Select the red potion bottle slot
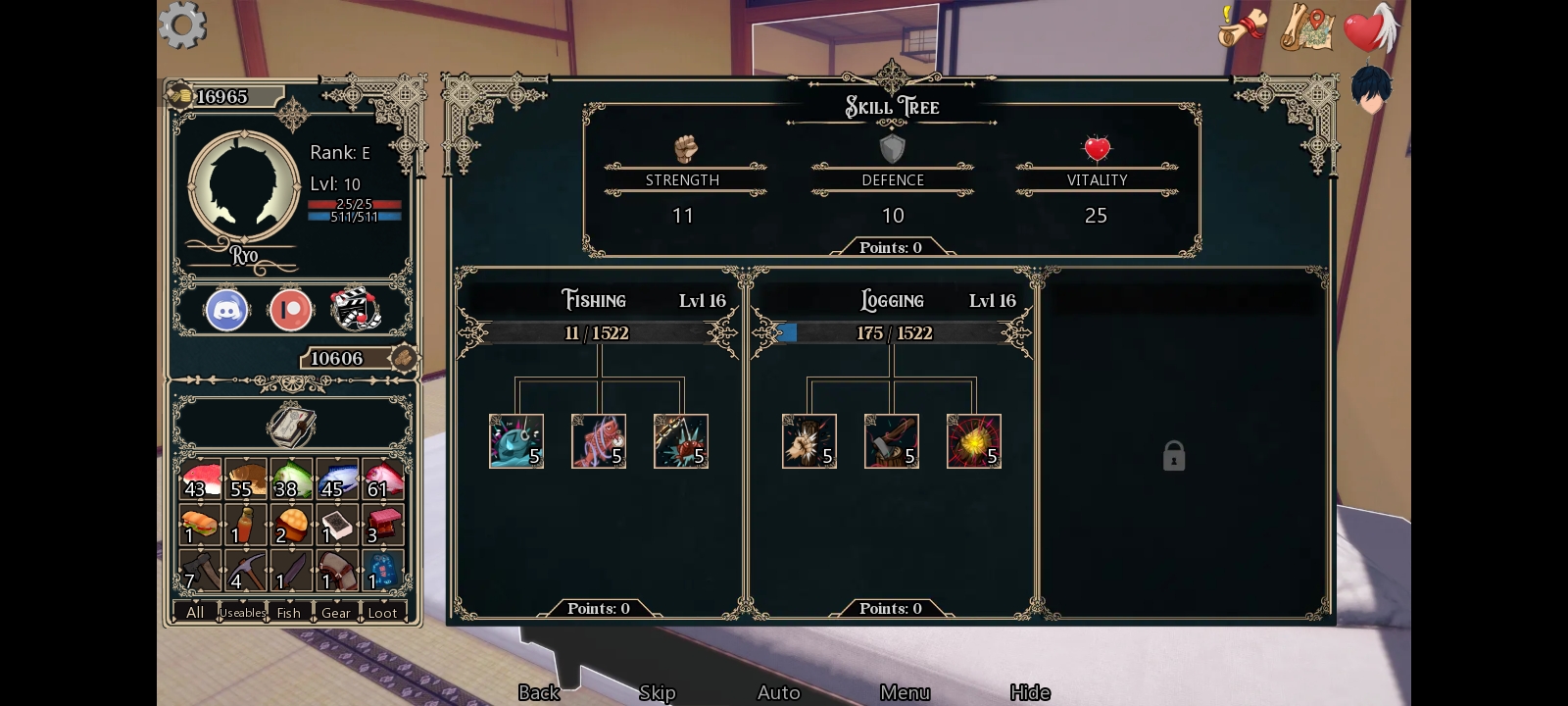Image resolution: width=1568 pixels, height=706 pixels. [x=245, y=525]
